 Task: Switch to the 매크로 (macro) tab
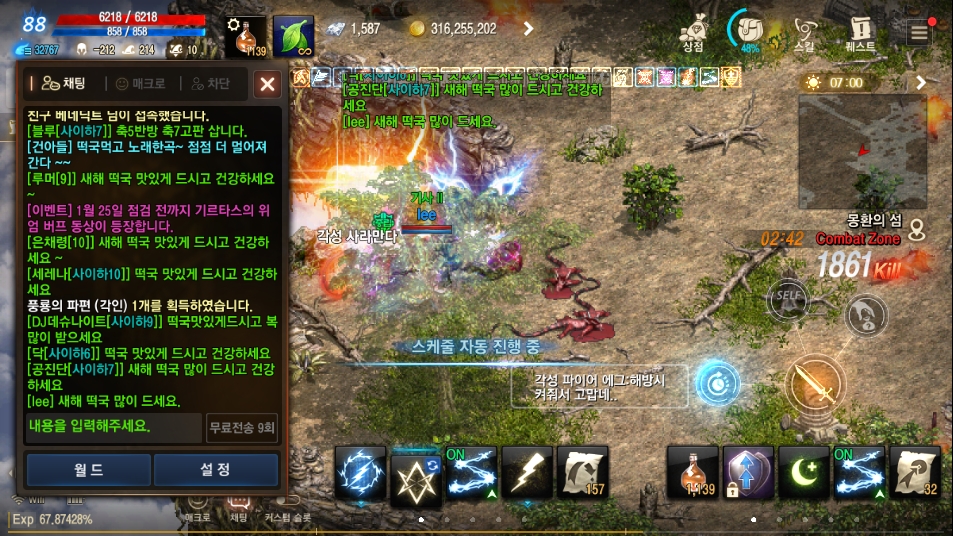point(141,85)
